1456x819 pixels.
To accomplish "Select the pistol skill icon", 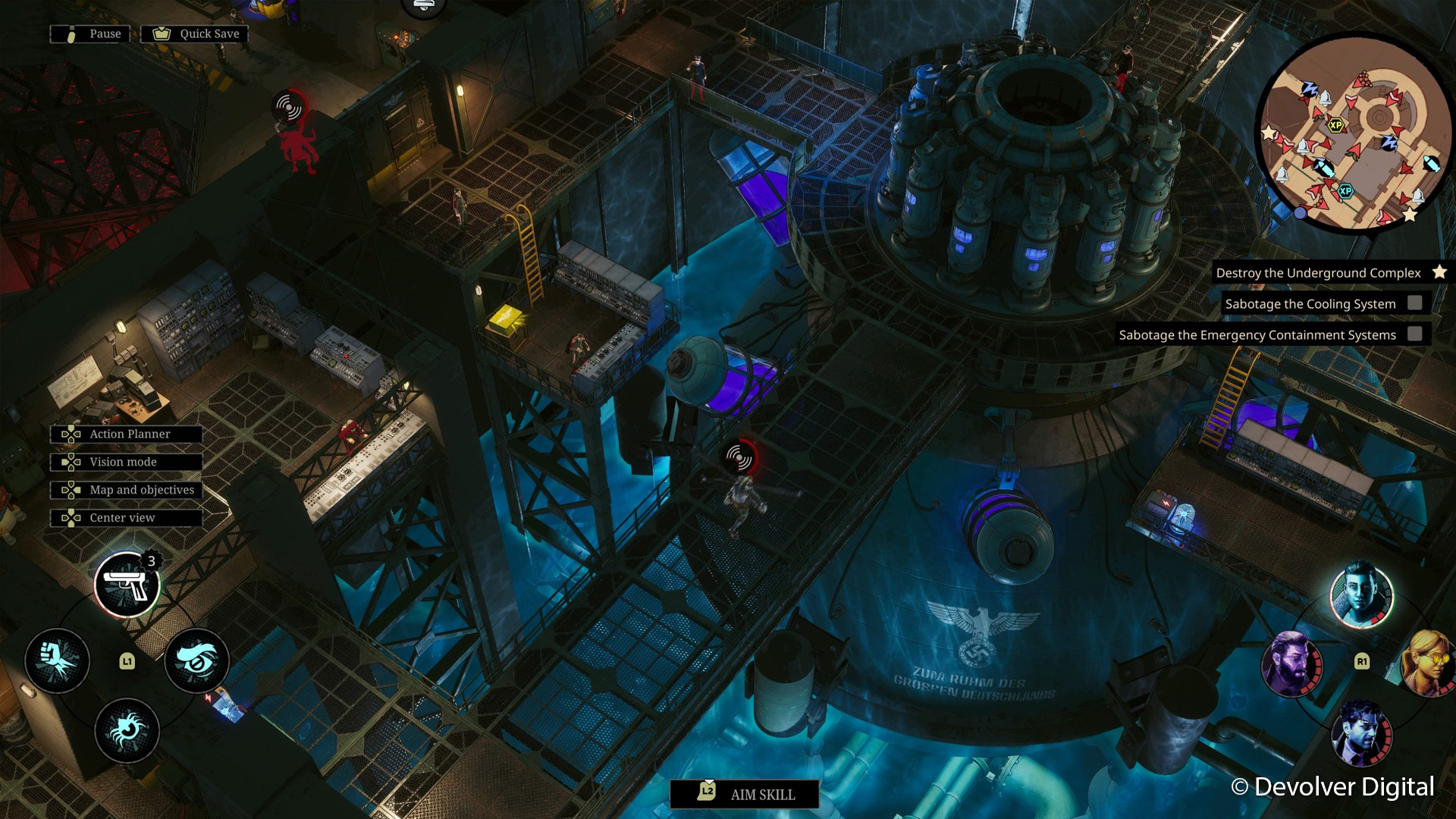I will click(x=127, y=585).
